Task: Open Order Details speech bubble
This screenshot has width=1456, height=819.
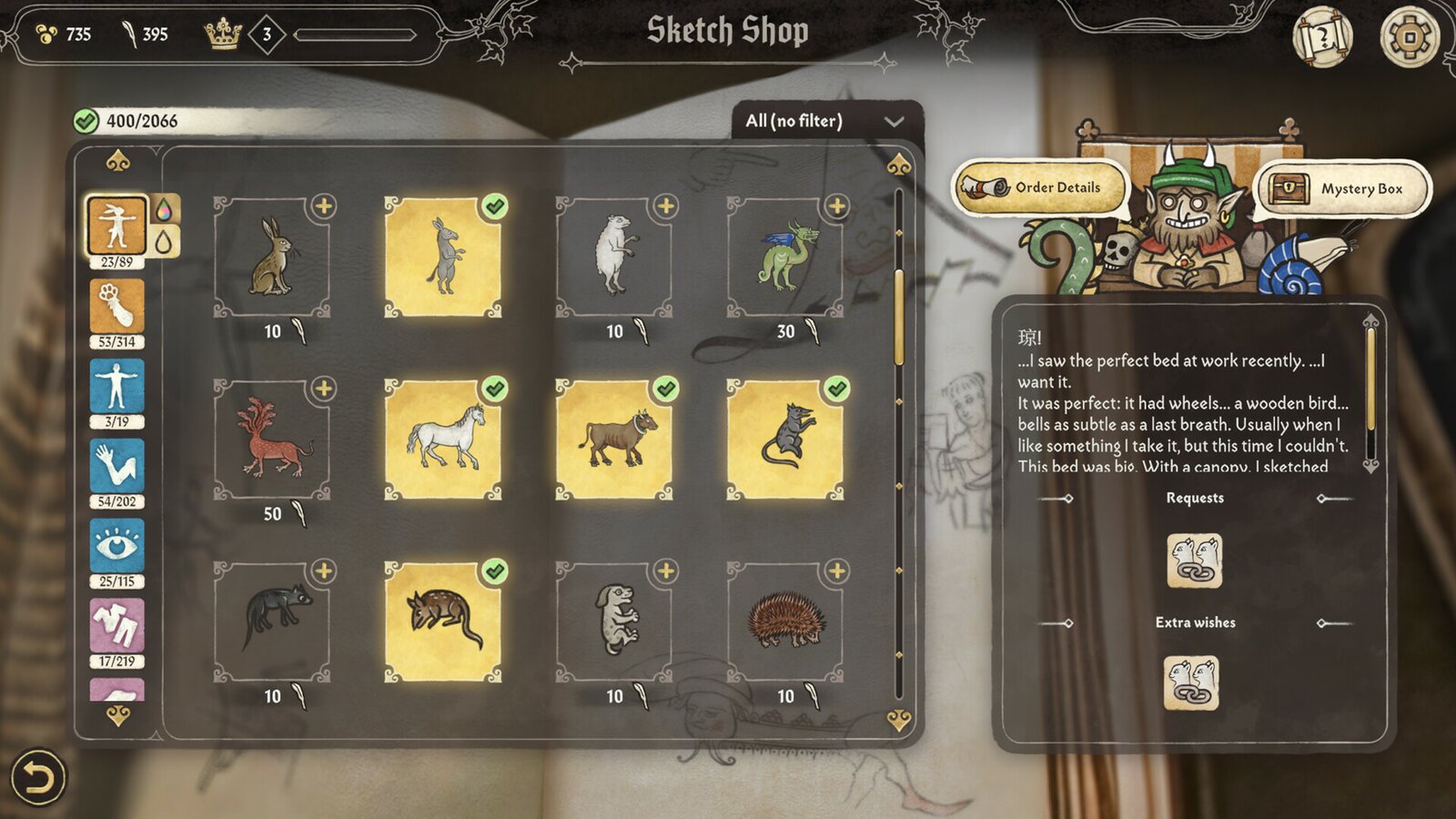Action: point(1037,187)
